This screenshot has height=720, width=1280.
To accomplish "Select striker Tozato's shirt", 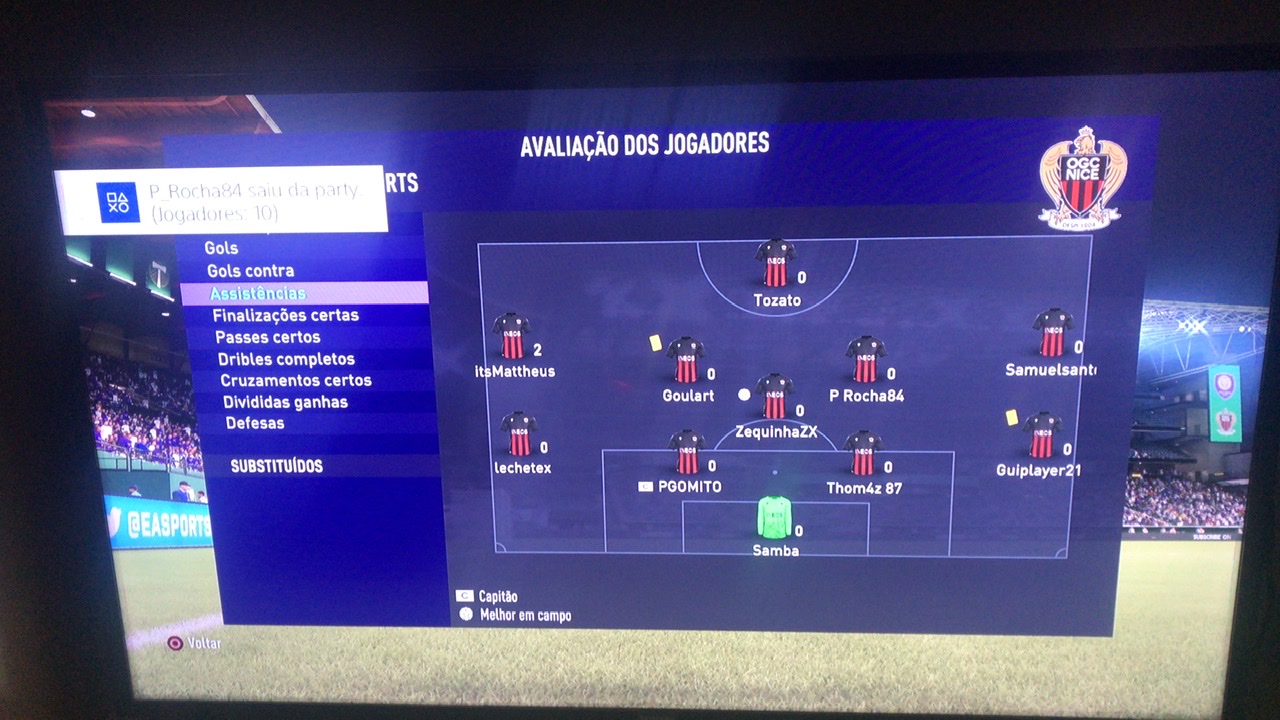I will [776, 263].
